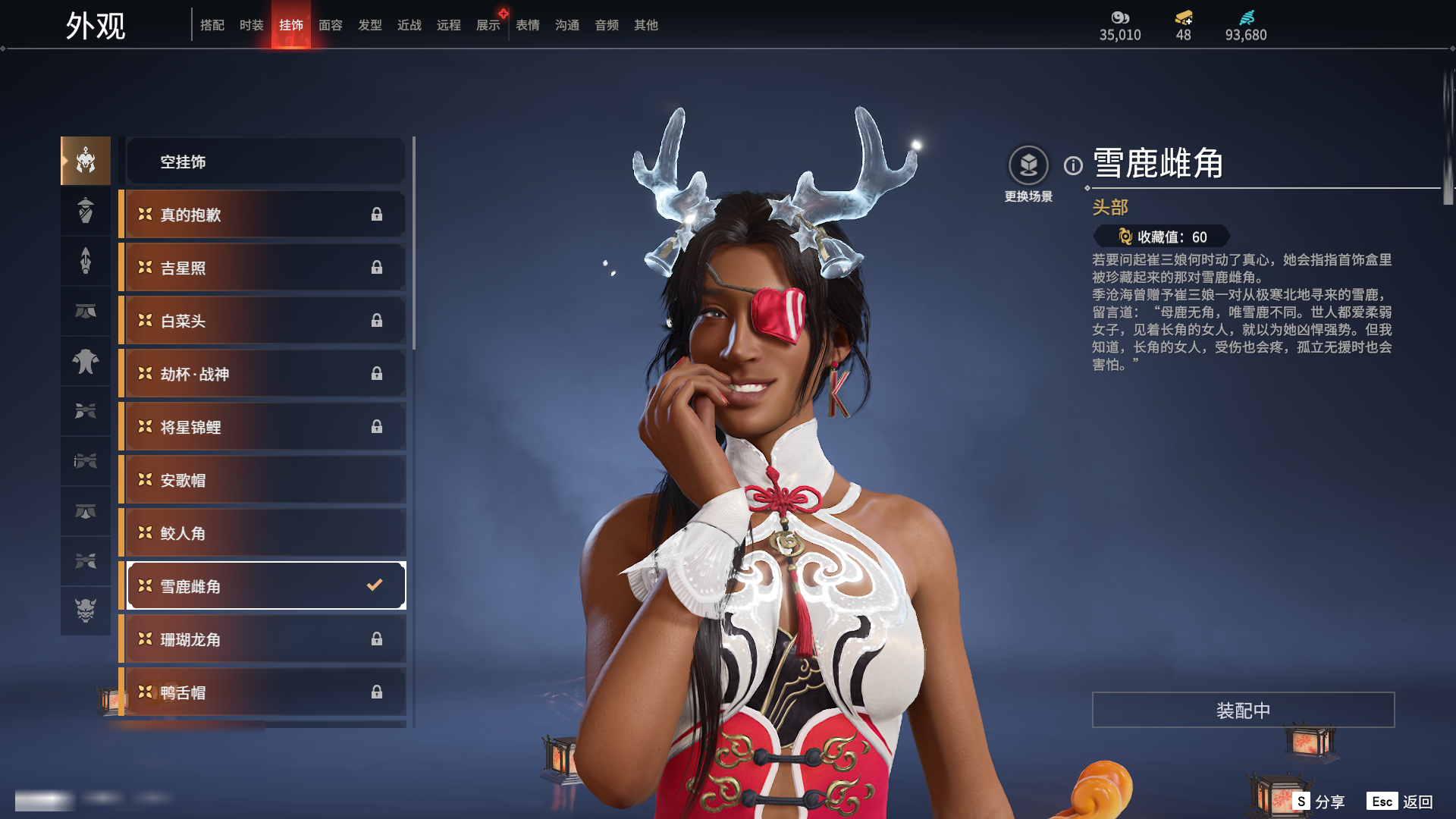This screenshot has width=1456, height=819.
Task: Choose the 空挂饰 empty accessory option
Action: (265, 162)
